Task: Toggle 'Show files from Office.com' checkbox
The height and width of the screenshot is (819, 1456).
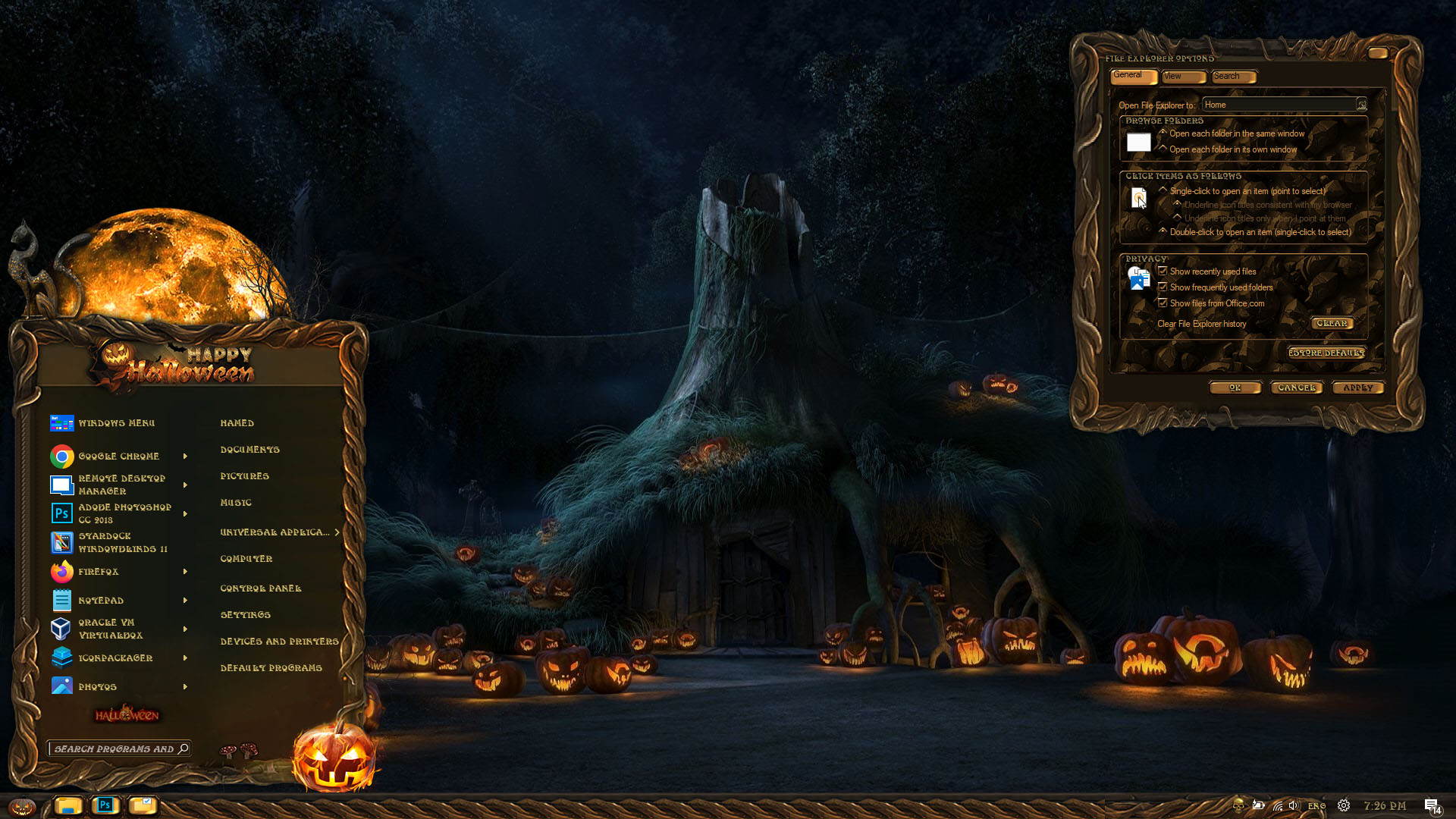Action: point(1163,303)
